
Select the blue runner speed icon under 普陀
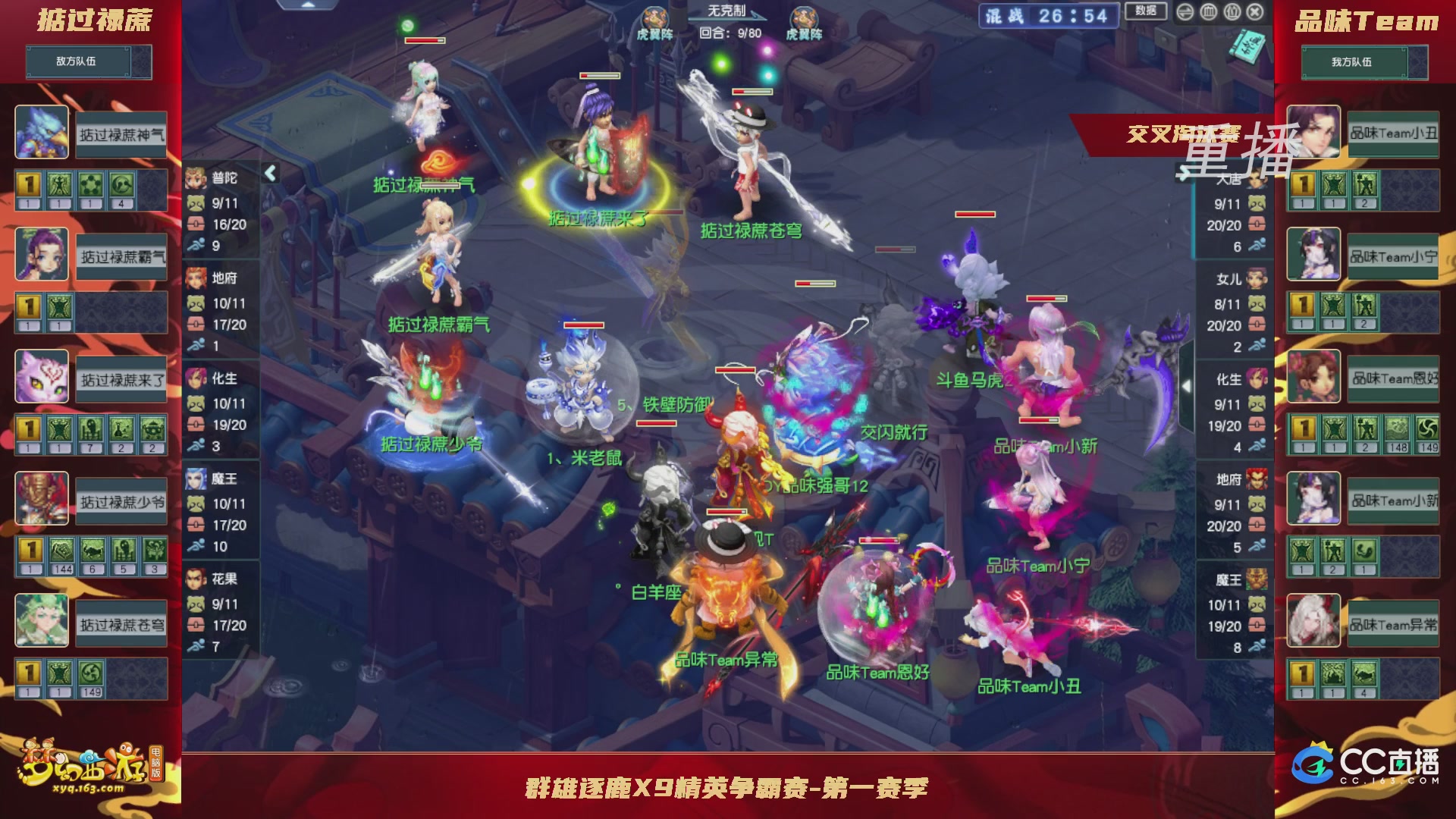pos(196,244)
